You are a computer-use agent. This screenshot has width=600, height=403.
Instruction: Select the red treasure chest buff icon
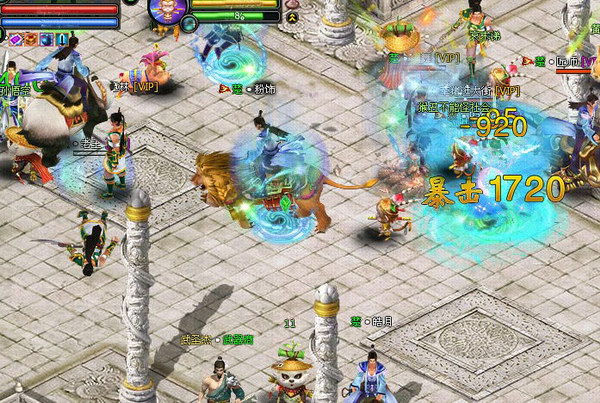pyautogui.click(x=32, y=39)
